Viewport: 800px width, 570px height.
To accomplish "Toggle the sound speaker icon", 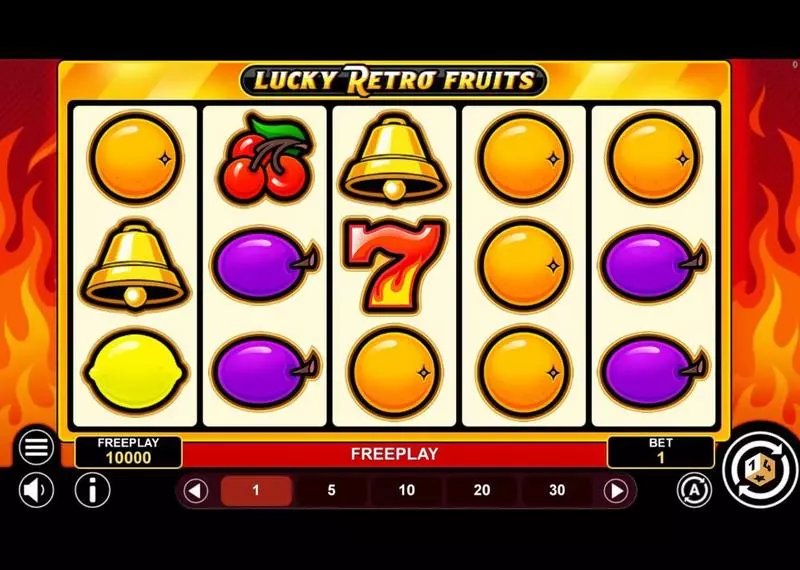I will point(36,490).
